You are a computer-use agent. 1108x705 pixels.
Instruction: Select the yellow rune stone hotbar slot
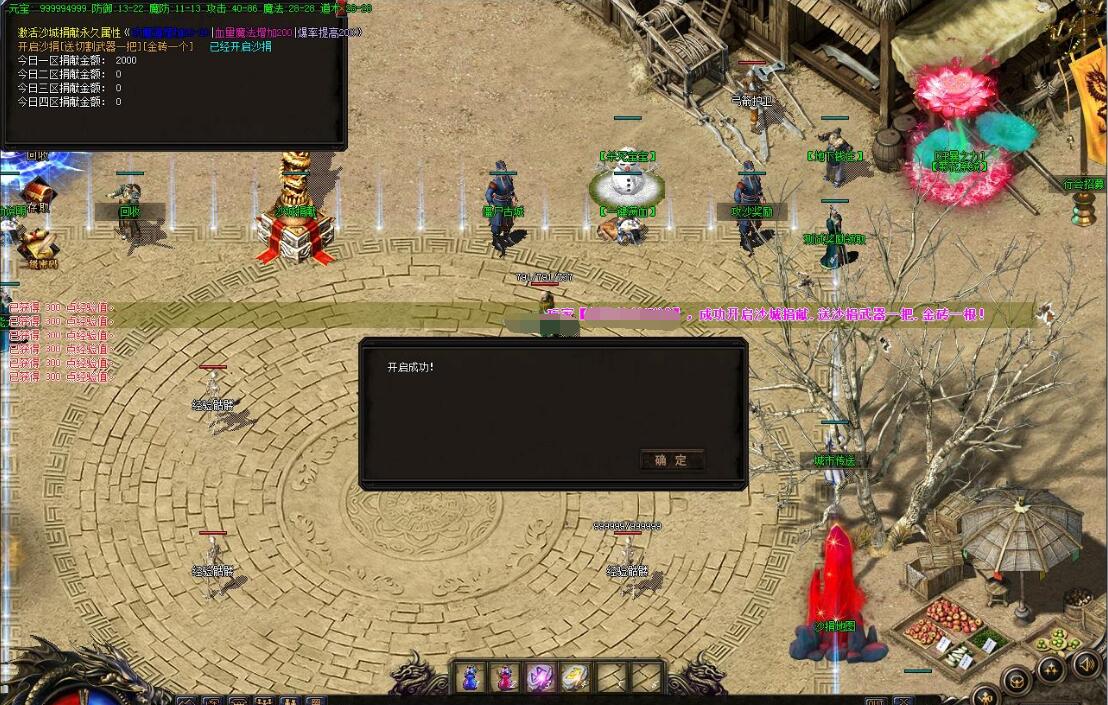(x=575, y=677)
